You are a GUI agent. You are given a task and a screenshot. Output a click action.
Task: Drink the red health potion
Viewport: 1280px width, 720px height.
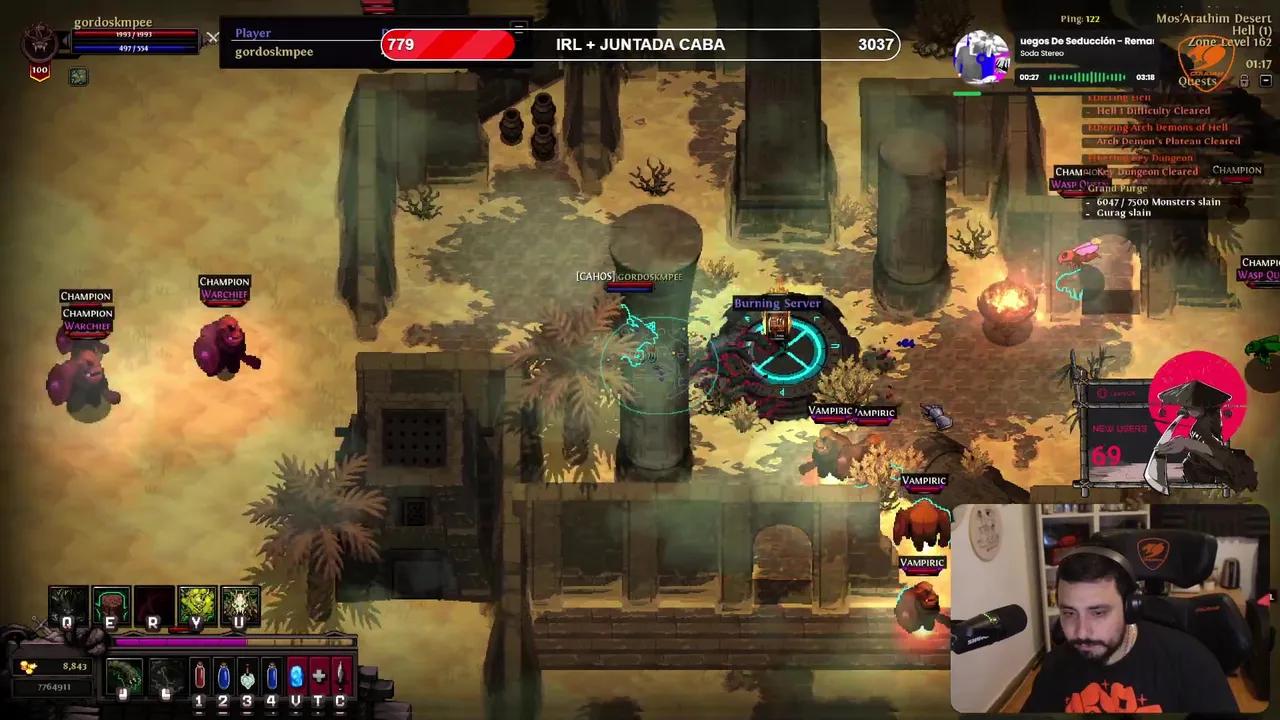coord(199,677)
